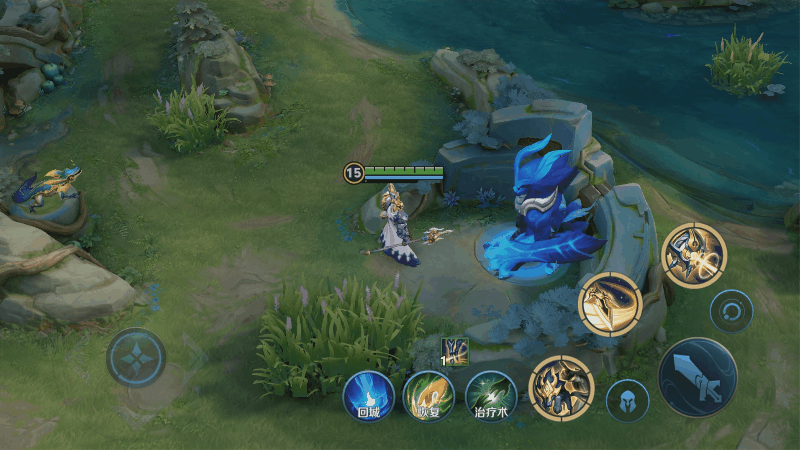Activate the golden armored warrior skill
The width and height of the screenshot is (800, 450).
click(561, 386)
